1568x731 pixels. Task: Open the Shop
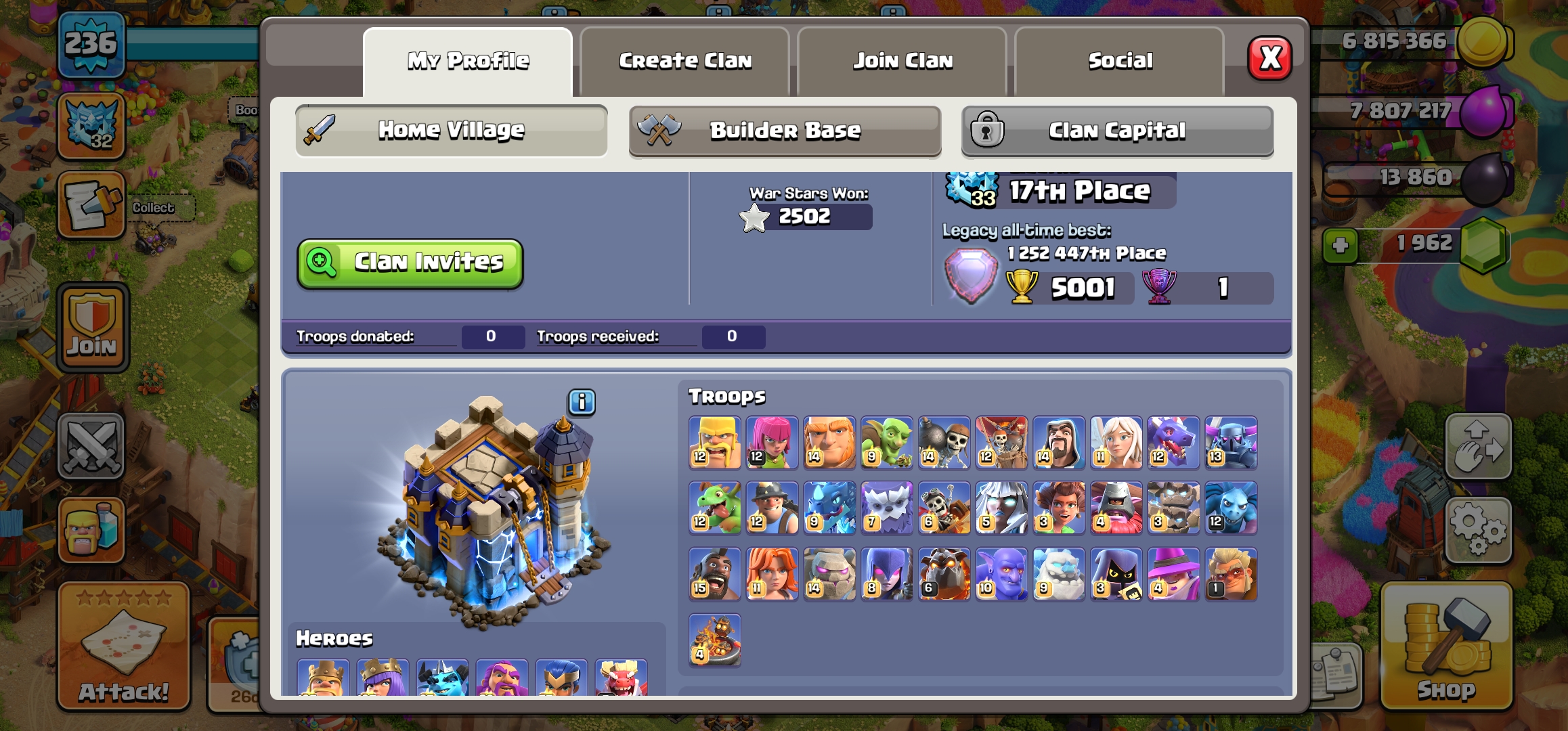point(1446,646)
